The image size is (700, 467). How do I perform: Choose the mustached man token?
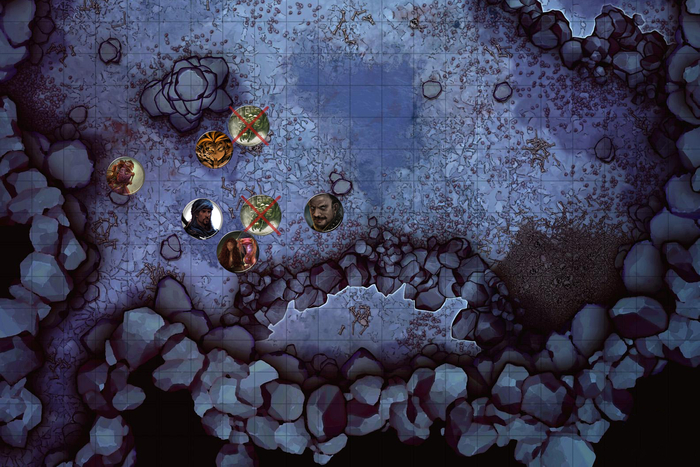323,212
